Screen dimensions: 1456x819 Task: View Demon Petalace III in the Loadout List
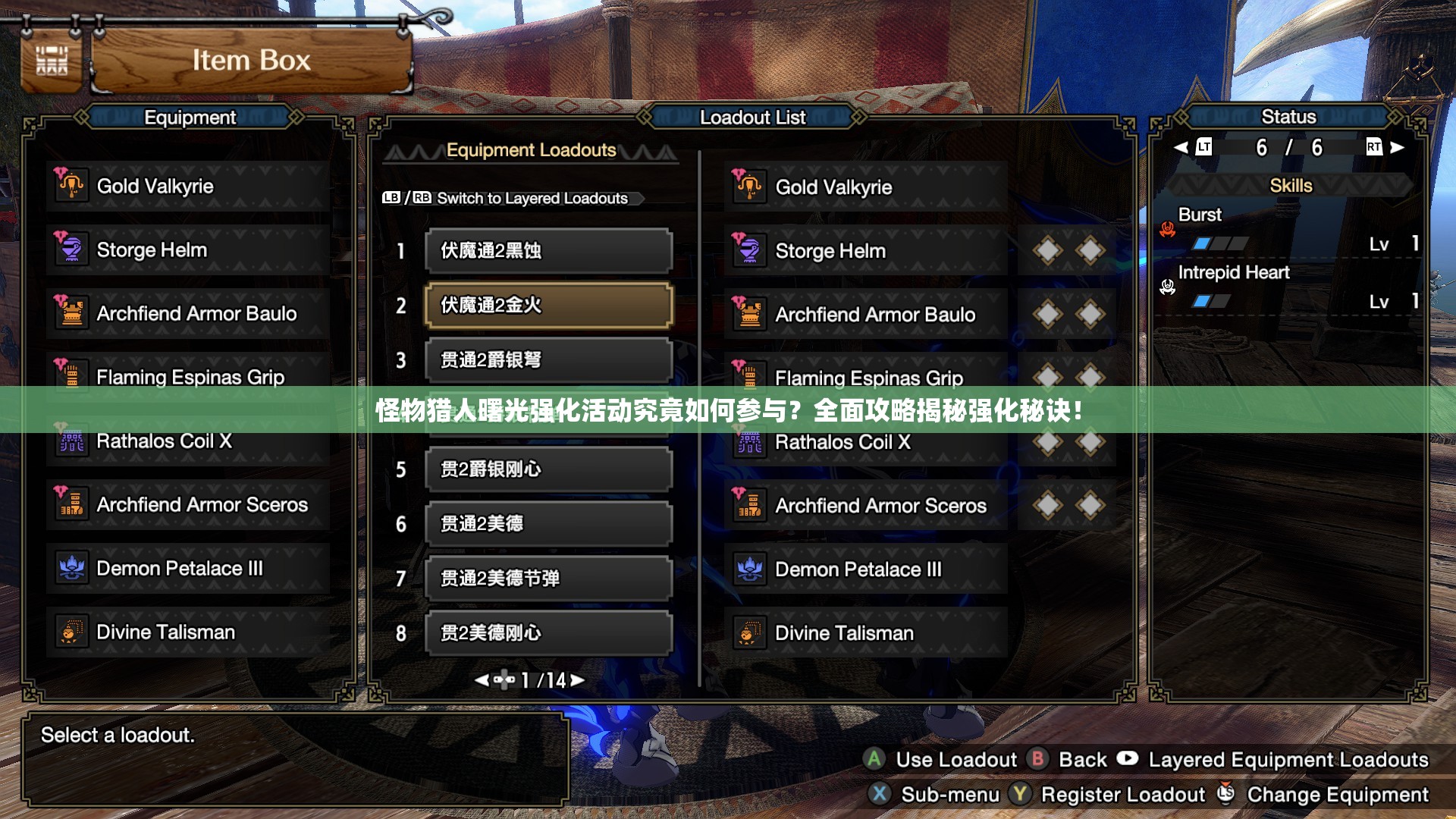click(865, 570)
